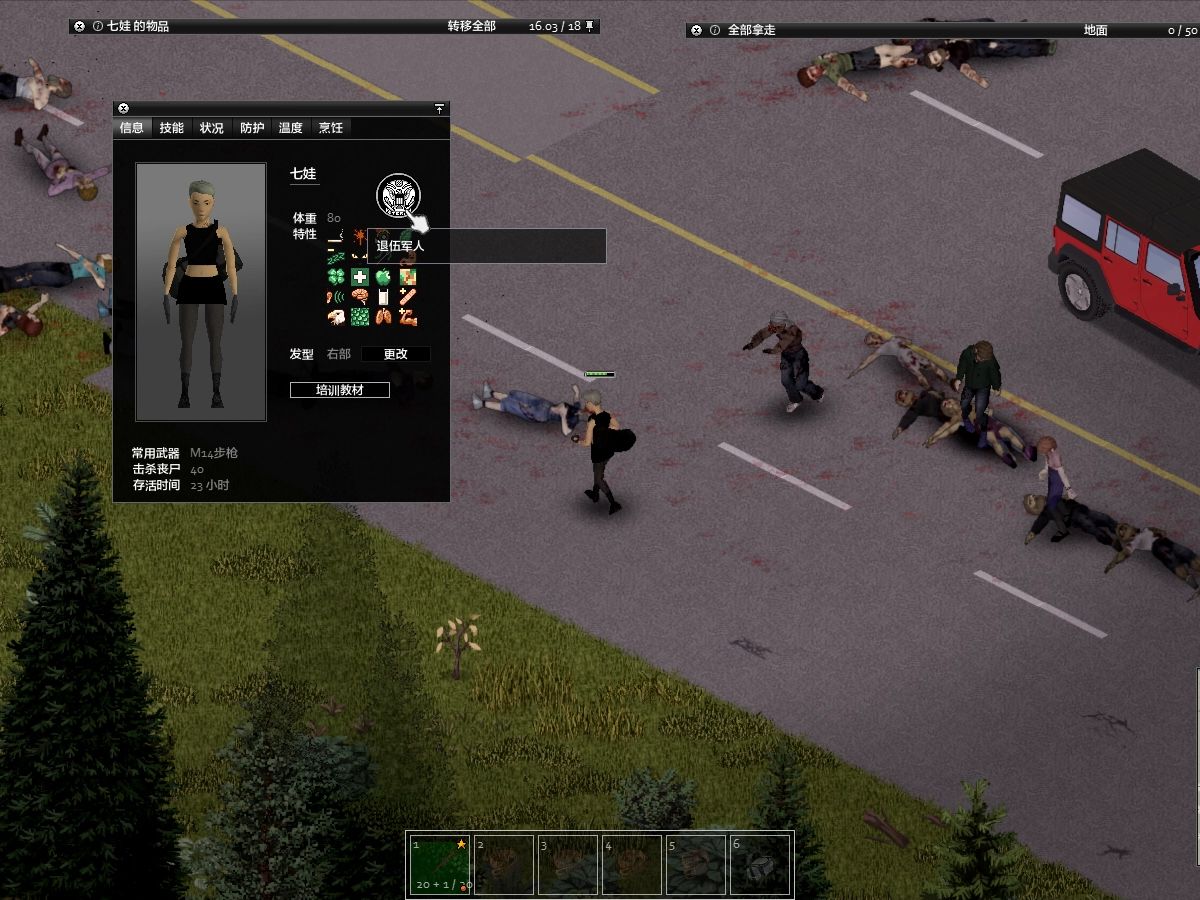
Task: Click the veteran profession emblem
Action: [x=398, y=195]
